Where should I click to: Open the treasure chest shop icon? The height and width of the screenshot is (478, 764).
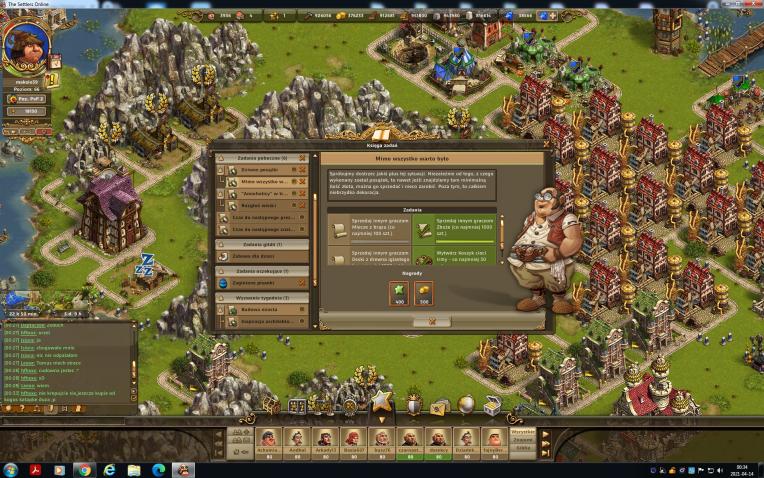tap(492, 406)
